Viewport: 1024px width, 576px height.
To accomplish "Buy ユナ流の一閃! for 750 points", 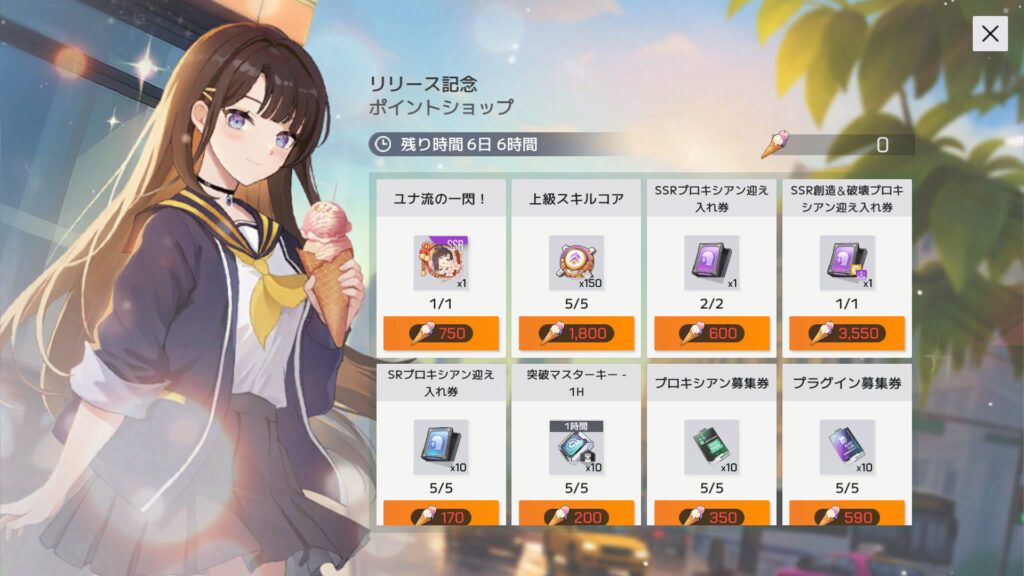I will click(440, 333).
